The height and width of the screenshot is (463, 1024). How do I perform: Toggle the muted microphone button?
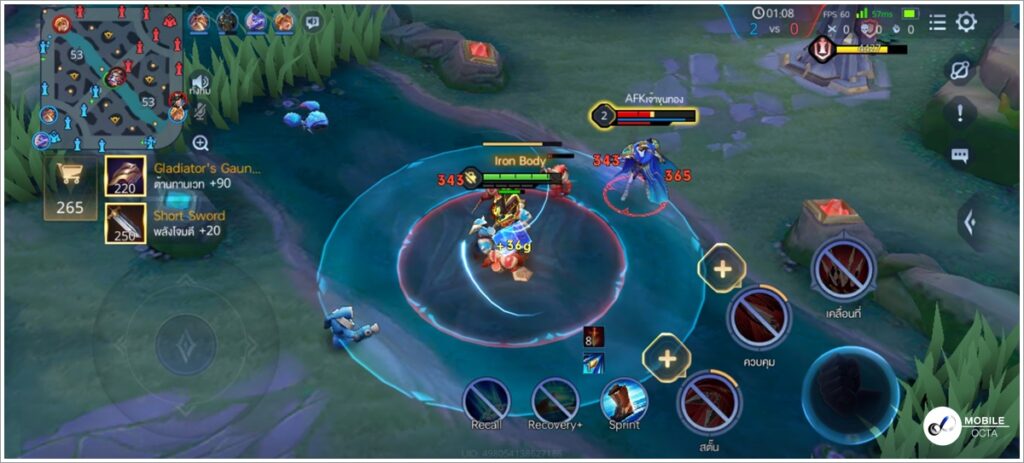pos(201,113)
